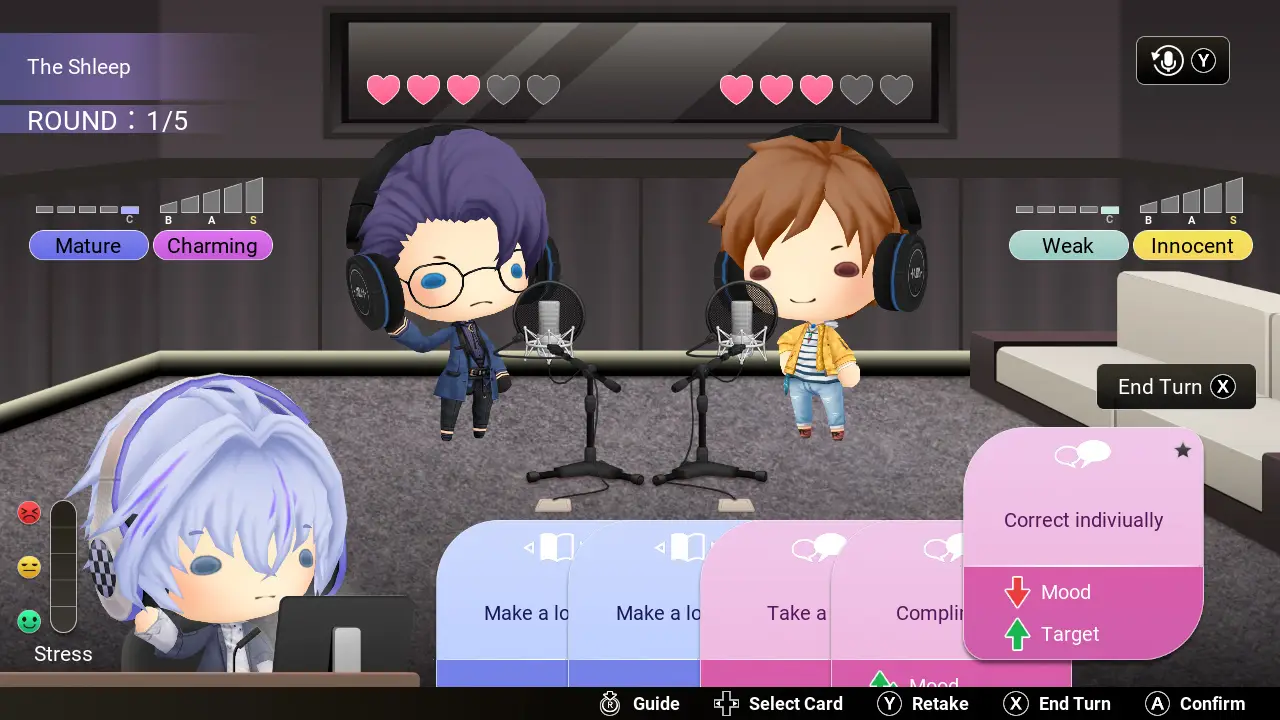Select the book icon on the leftmost card
Viewport: 1280px width, 720px height.
click(x=556, y=547)
